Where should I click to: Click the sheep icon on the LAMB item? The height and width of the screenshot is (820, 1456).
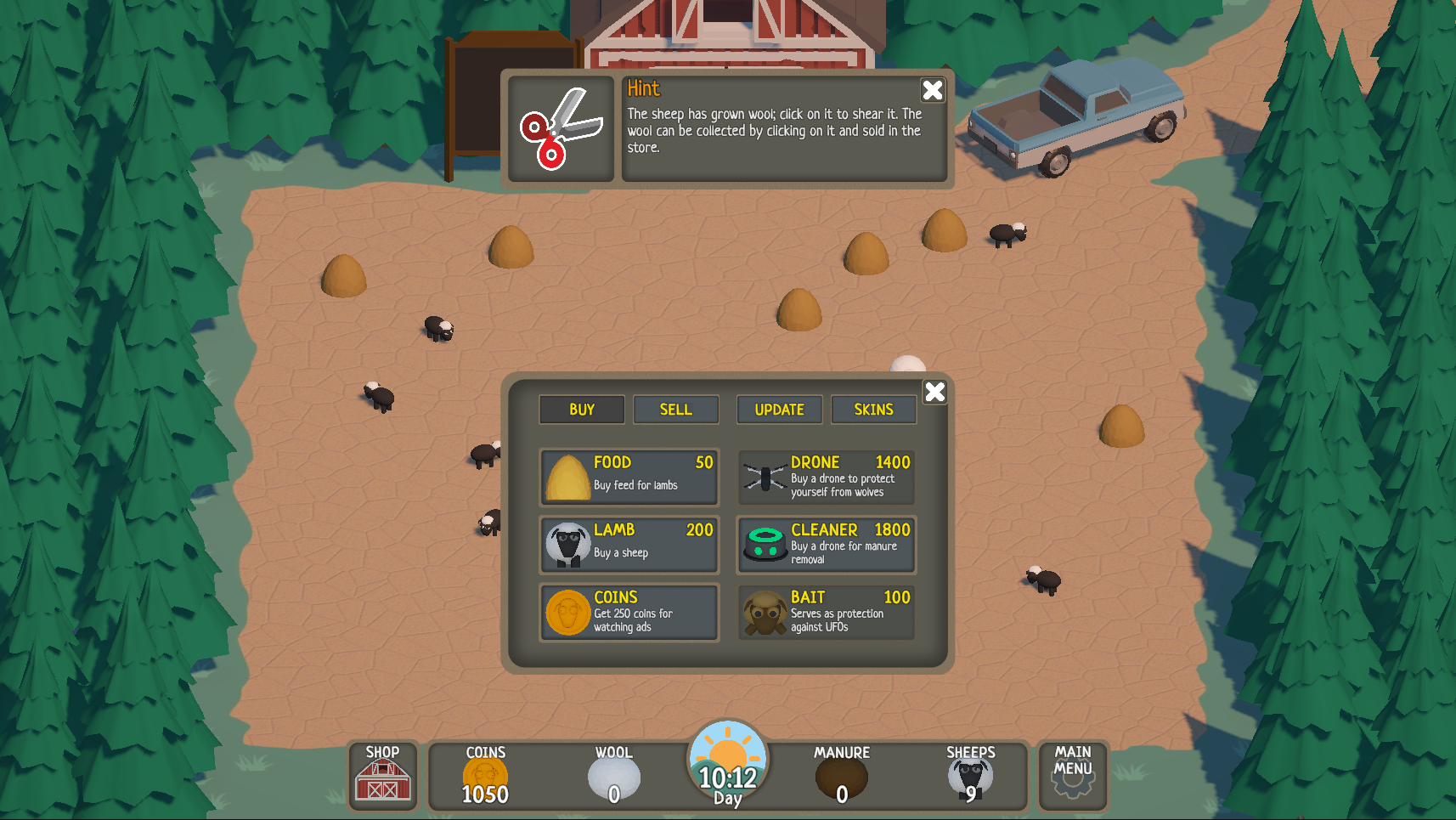pyautogui.click(x=567, y=545)
